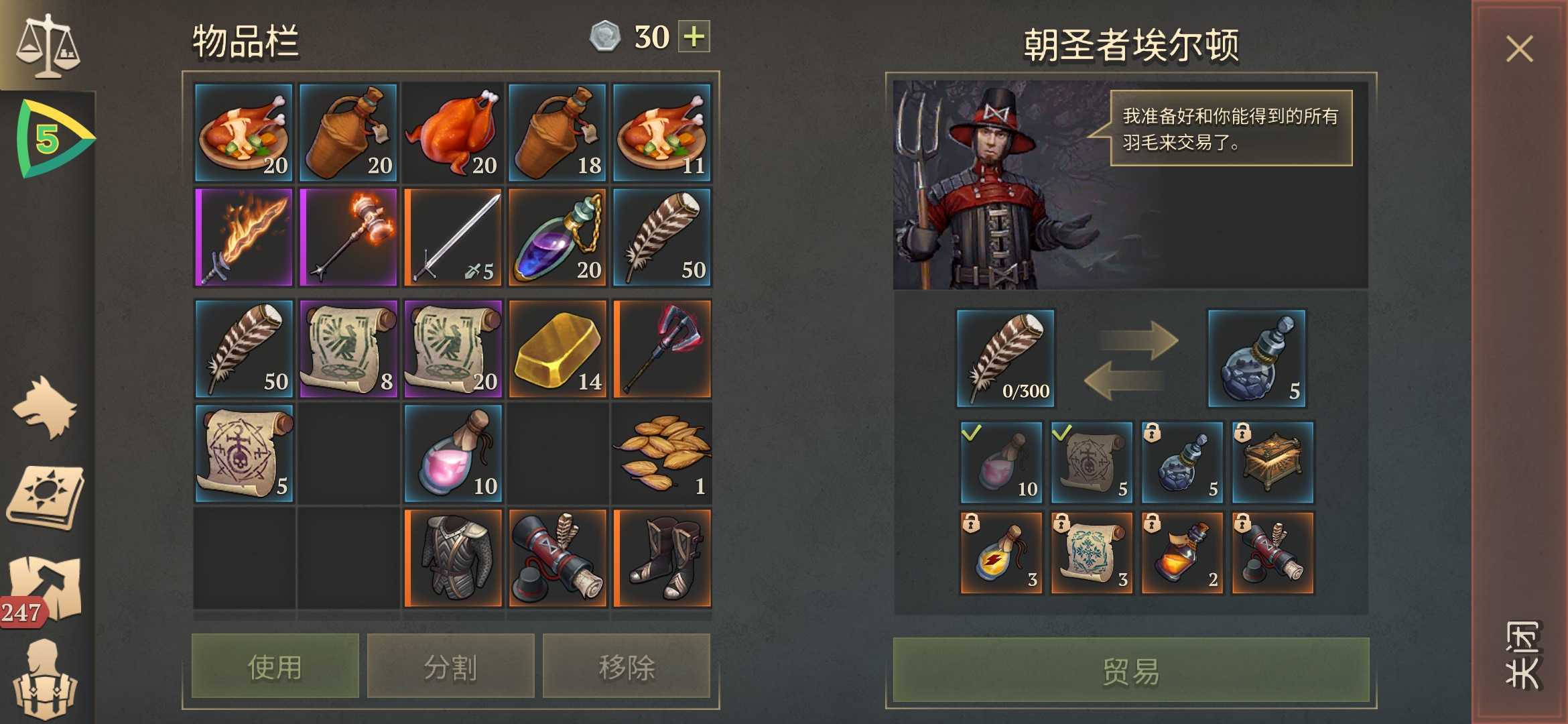Select the steel longsword slot
The height and width of the screenshot is (724, 1568).
tap(453, 237)
